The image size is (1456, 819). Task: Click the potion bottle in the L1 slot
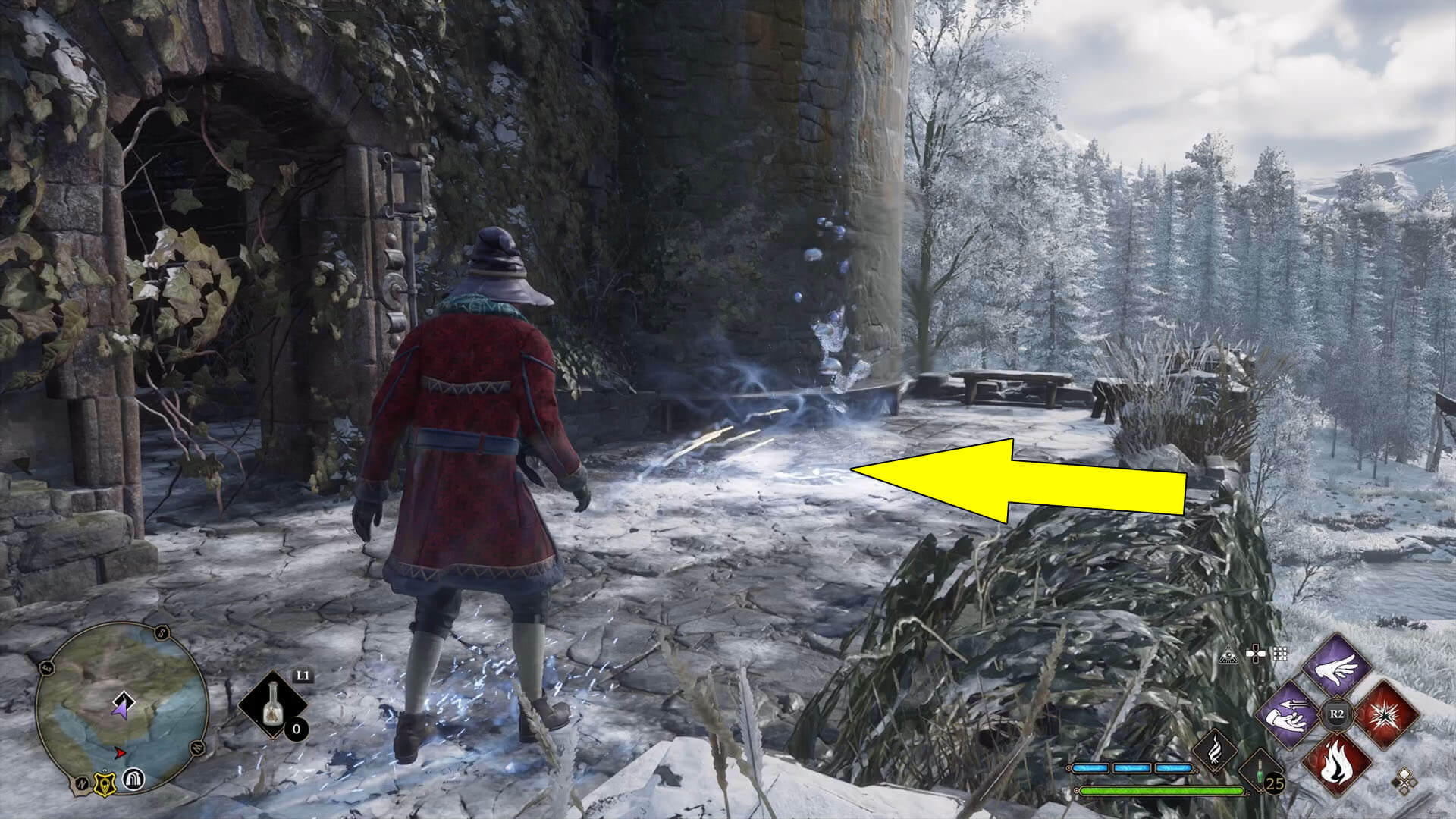273,704
